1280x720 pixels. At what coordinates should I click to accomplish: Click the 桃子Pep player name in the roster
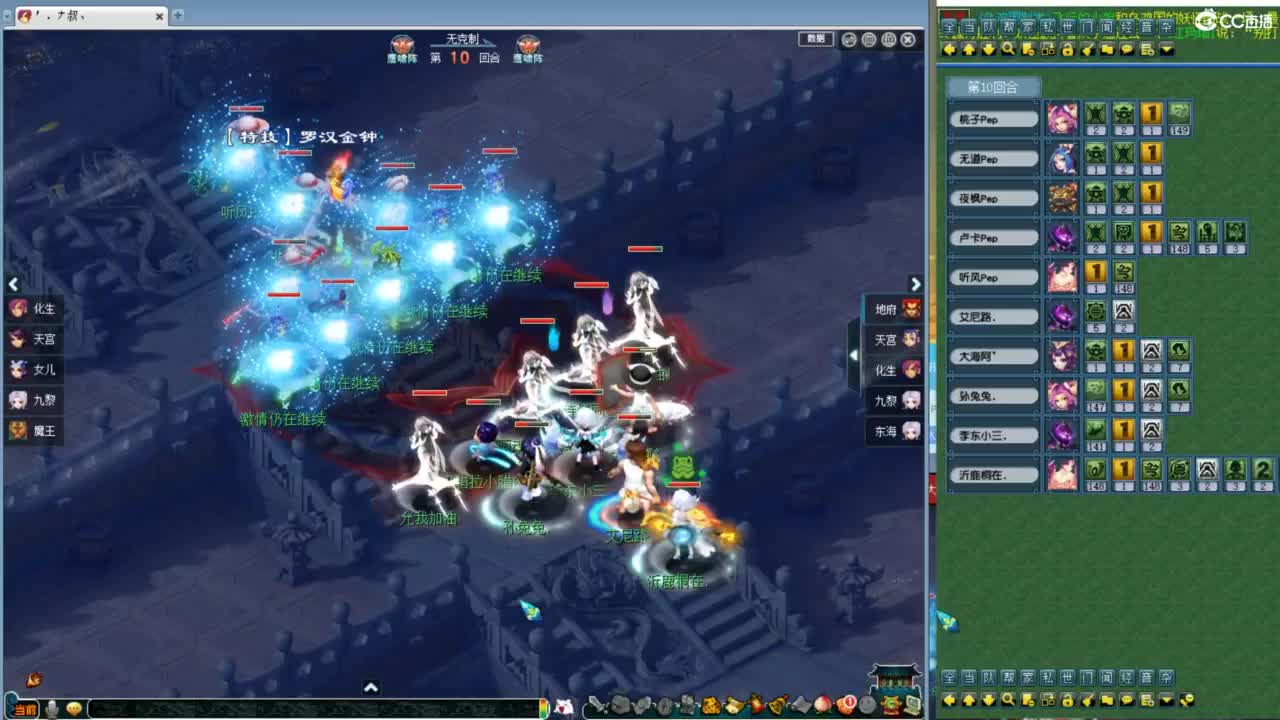coord(993,118)
